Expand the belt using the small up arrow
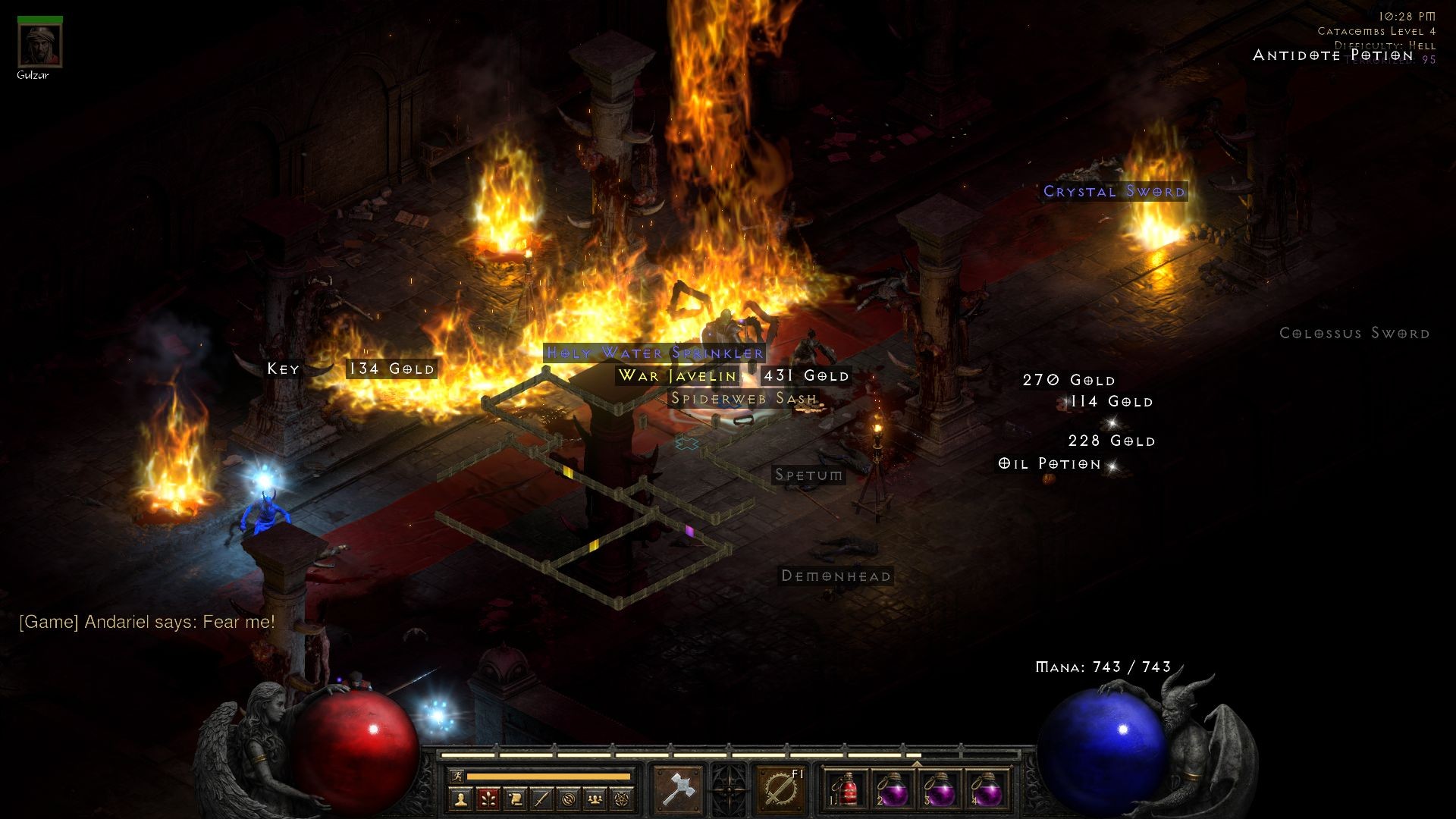Screen dimensions: 1456x819 pyautogui.click(x=916, y=763)
